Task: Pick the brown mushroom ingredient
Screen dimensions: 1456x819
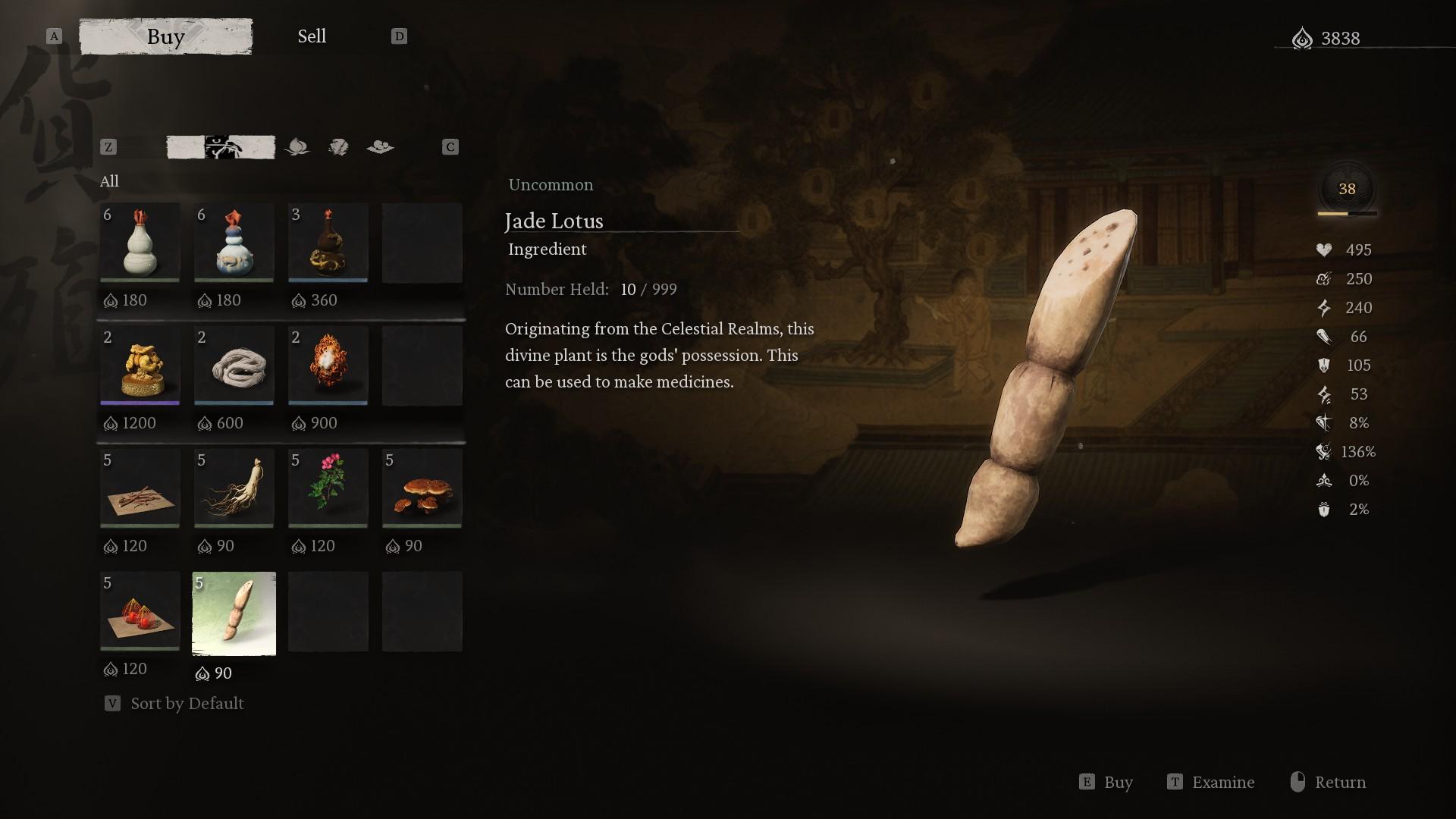Action: [x=422, y=488]
